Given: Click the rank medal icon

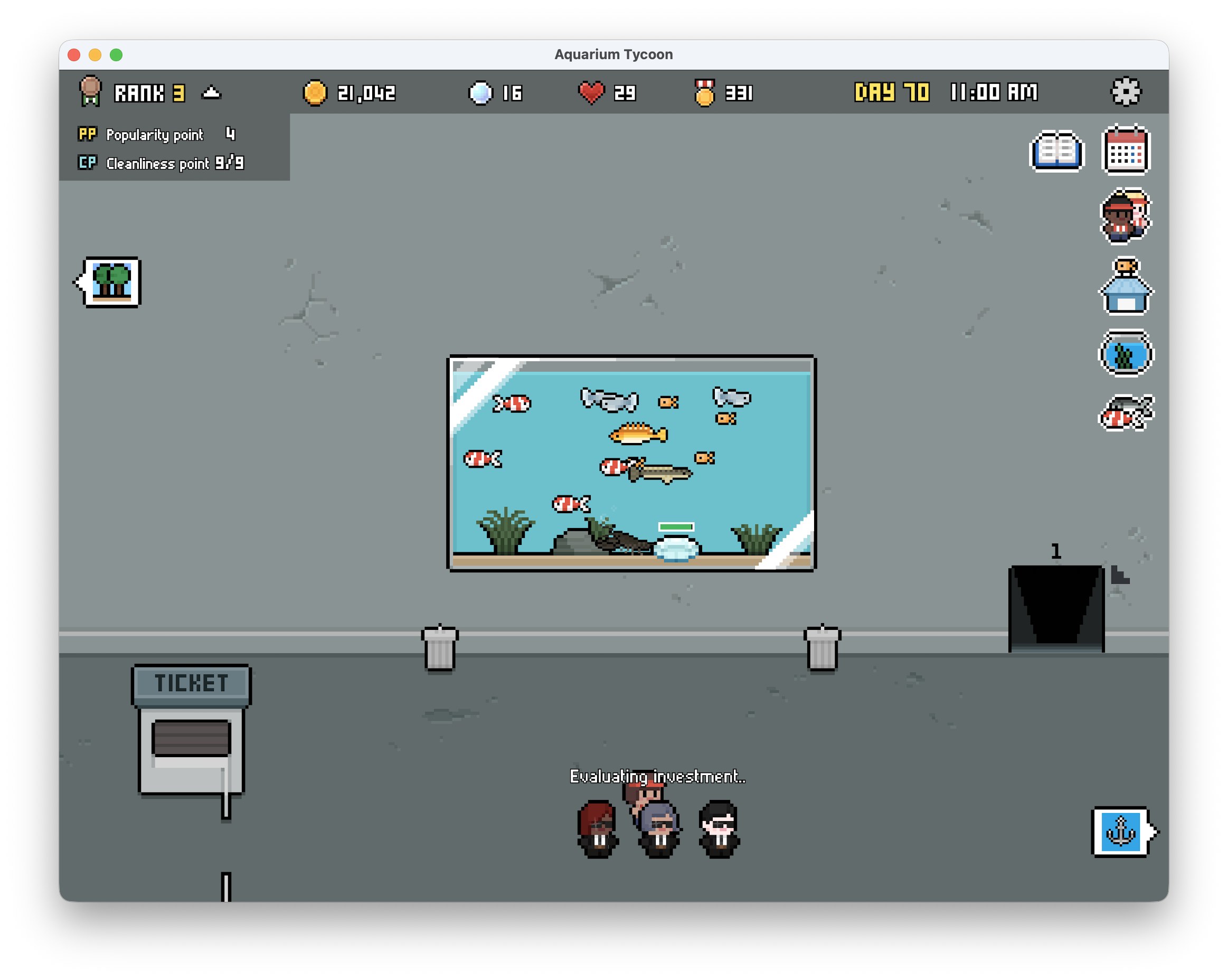Looking at the screenshot, I should point(90,91).
